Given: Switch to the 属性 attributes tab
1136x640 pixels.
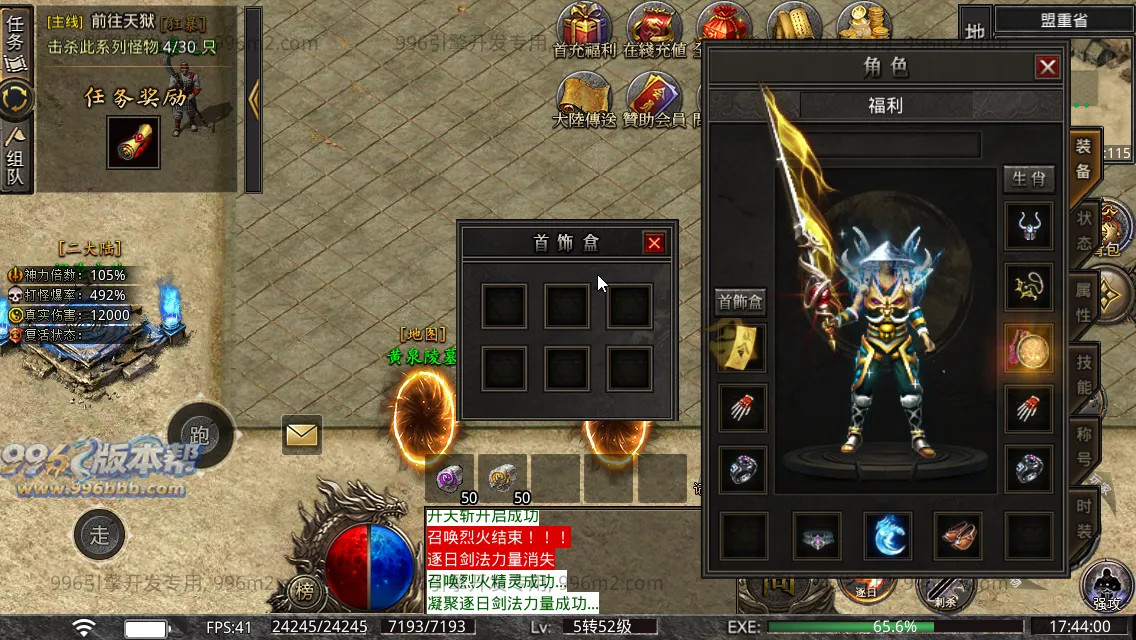Looking at the screenshot, I should pyautogui.click(x=1084, y=302).
